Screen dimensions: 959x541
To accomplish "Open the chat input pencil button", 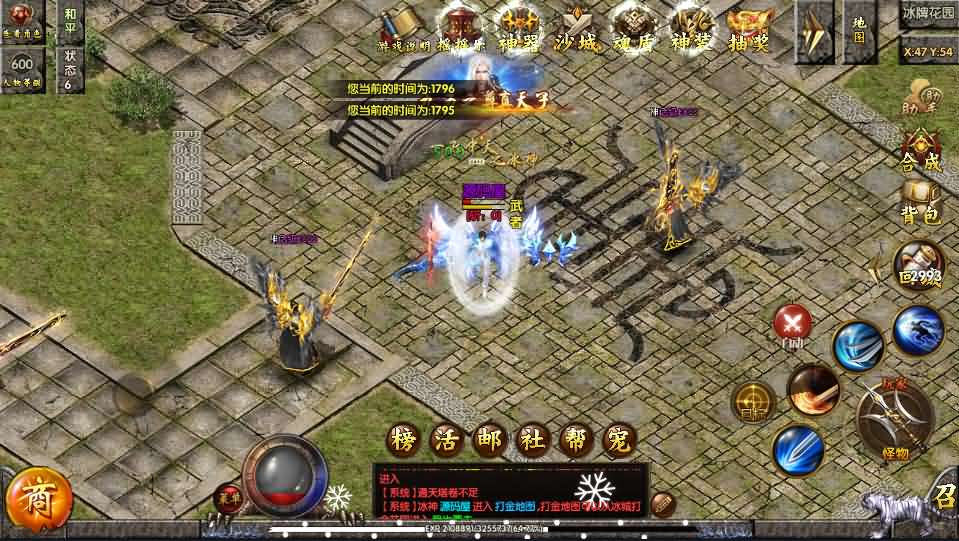I will [662, 503].
